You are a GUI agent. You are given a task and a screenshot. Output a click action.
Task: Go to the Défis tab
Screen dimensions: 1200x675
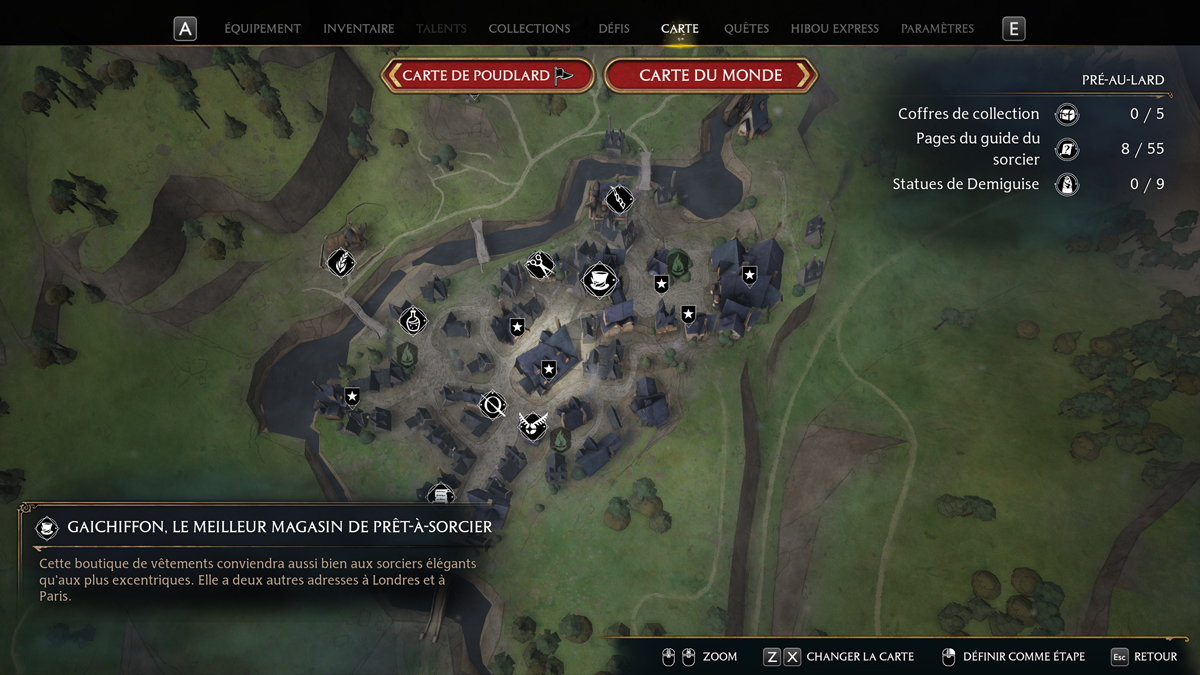pos(614,29)
